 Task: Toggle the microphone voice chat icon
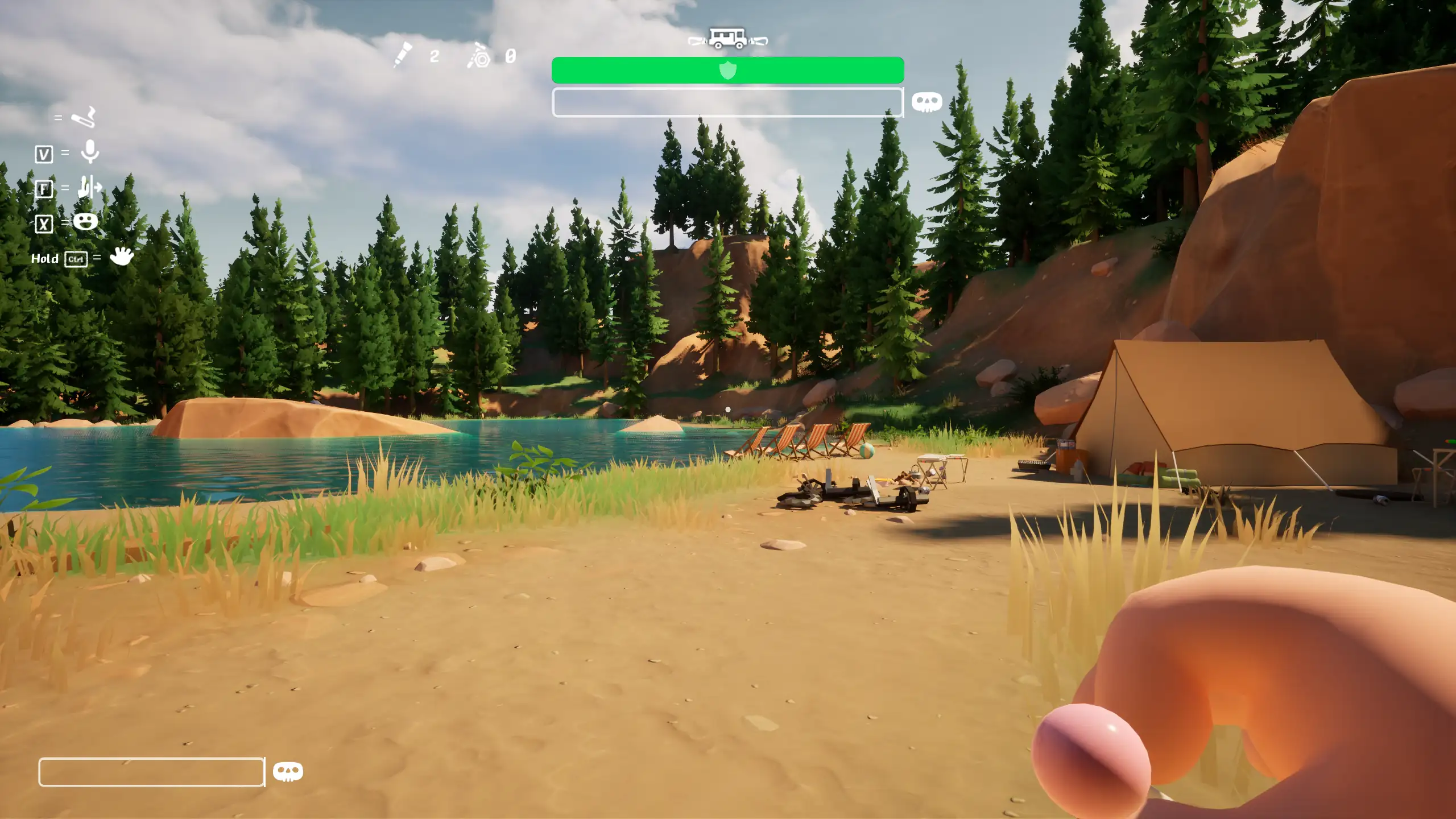(89, 152)
